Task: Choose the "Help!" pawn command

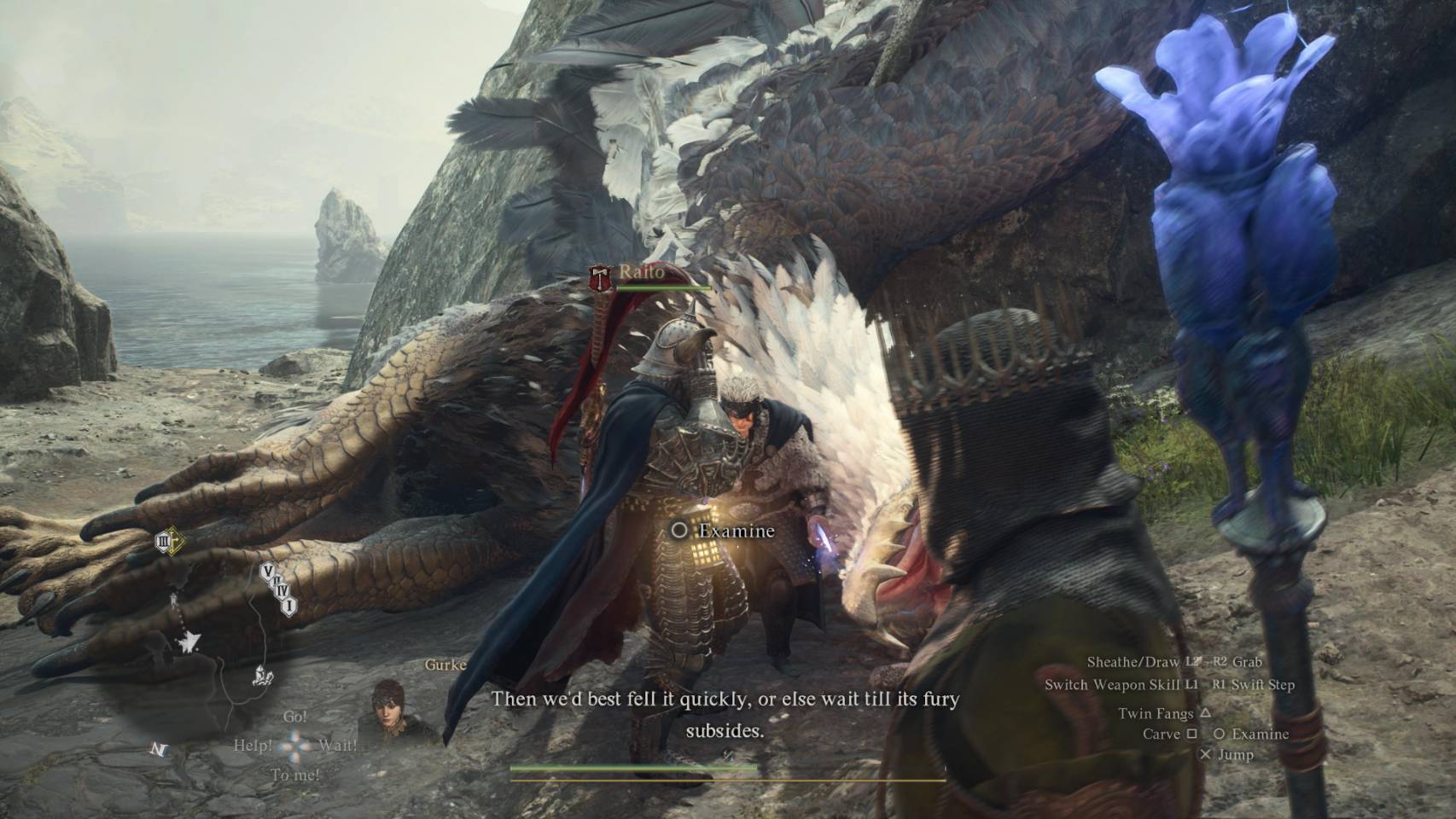Action: pos(253,745)
